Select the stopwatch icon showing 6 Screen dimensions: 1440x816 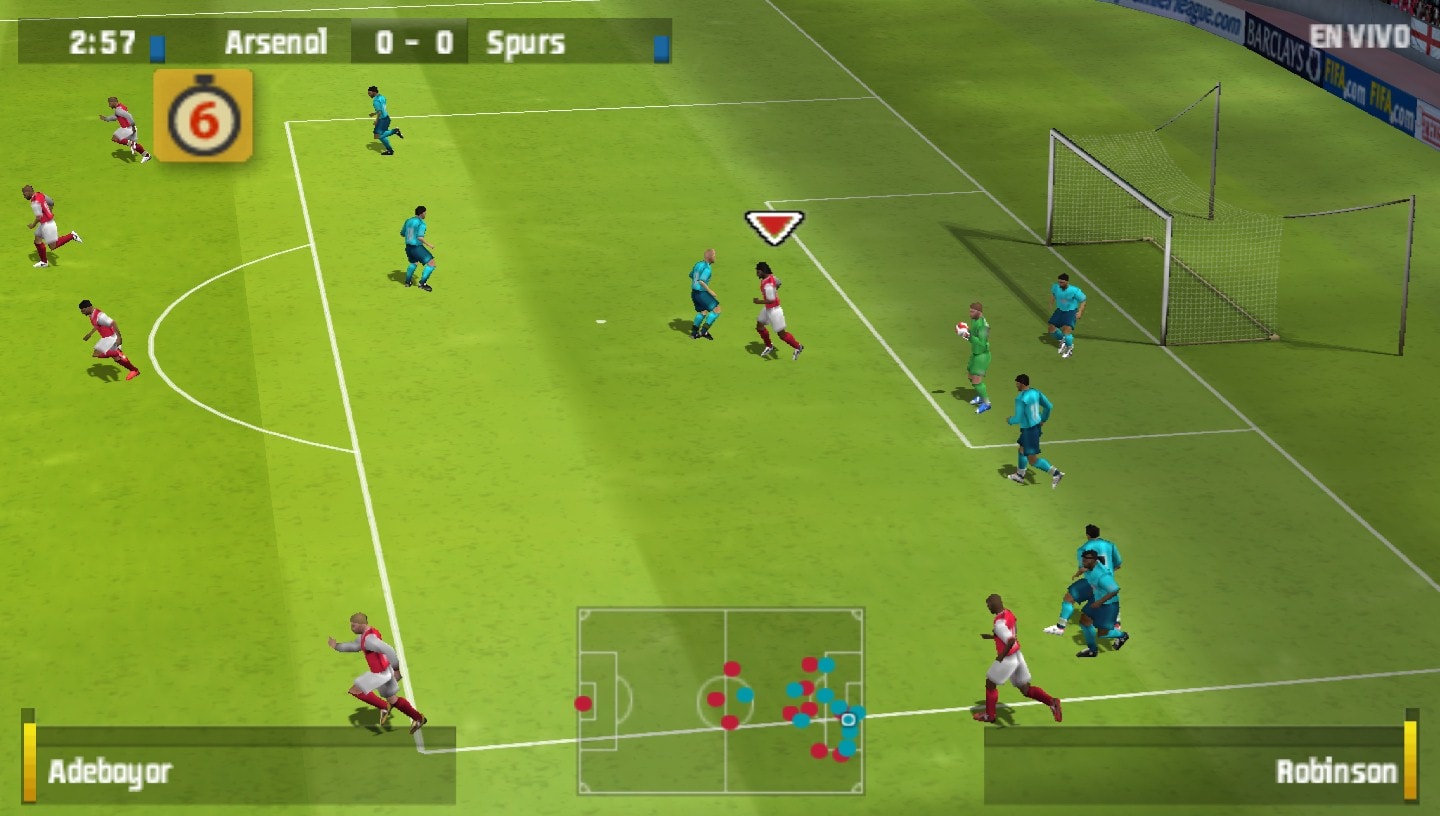(x=203, y=116)
